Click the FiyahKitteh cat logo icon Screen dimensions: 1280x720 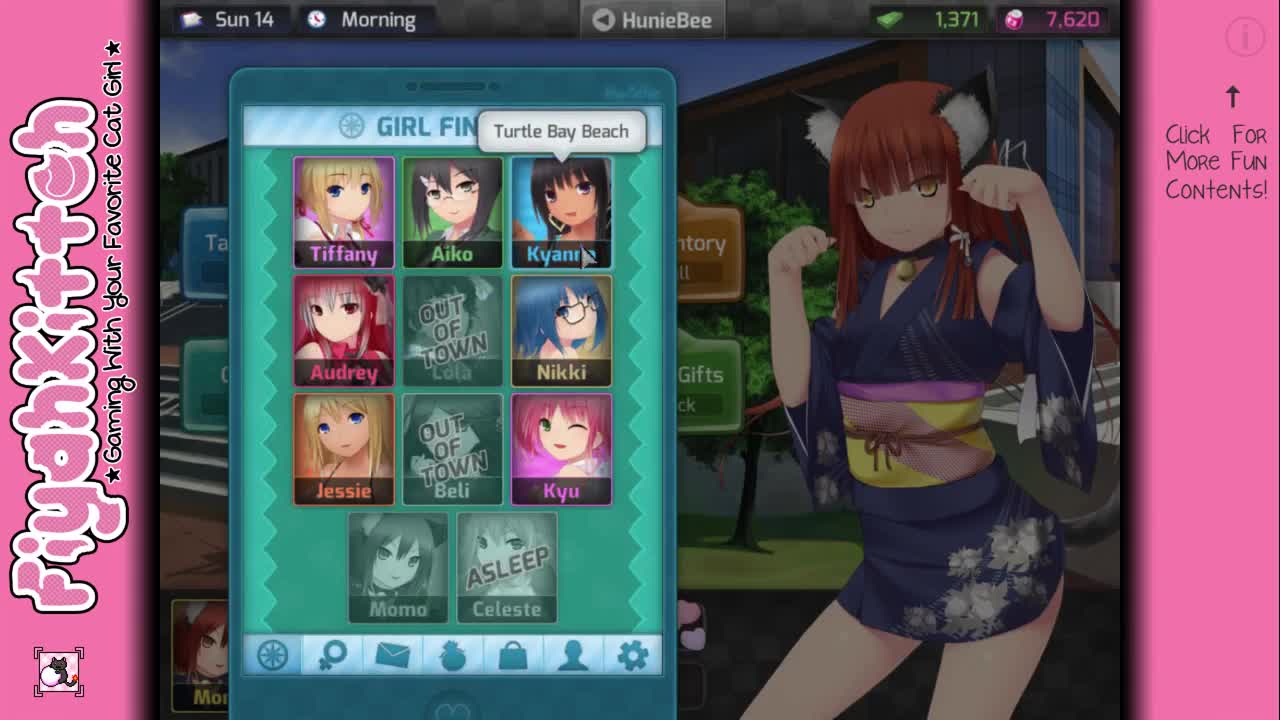59,672
